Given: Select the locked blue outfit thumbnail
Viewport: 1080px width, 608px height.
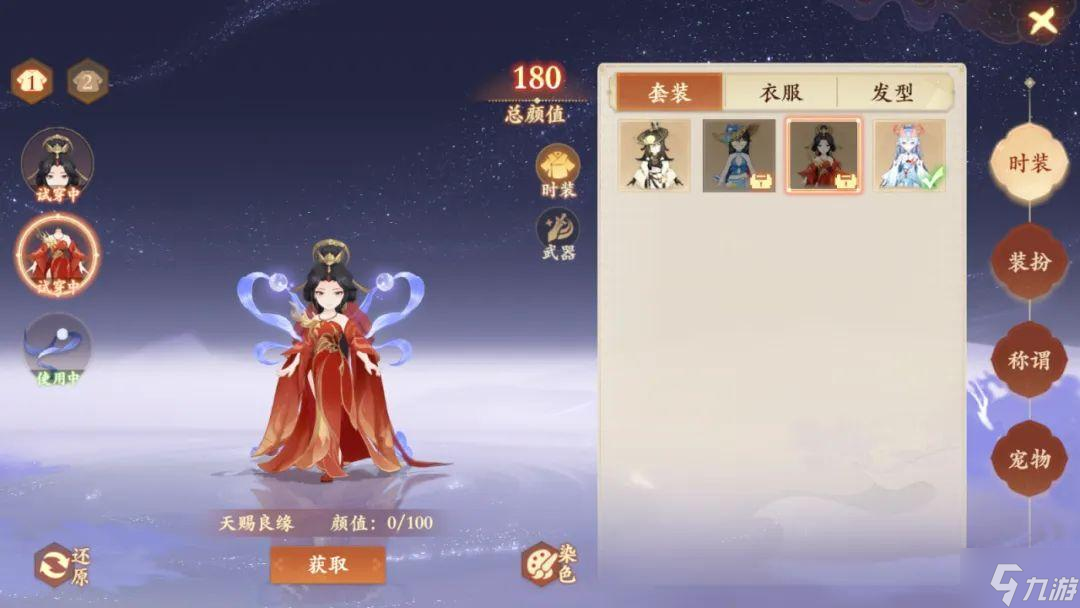Looking at the screenshot, I should (x=739, y=156).
